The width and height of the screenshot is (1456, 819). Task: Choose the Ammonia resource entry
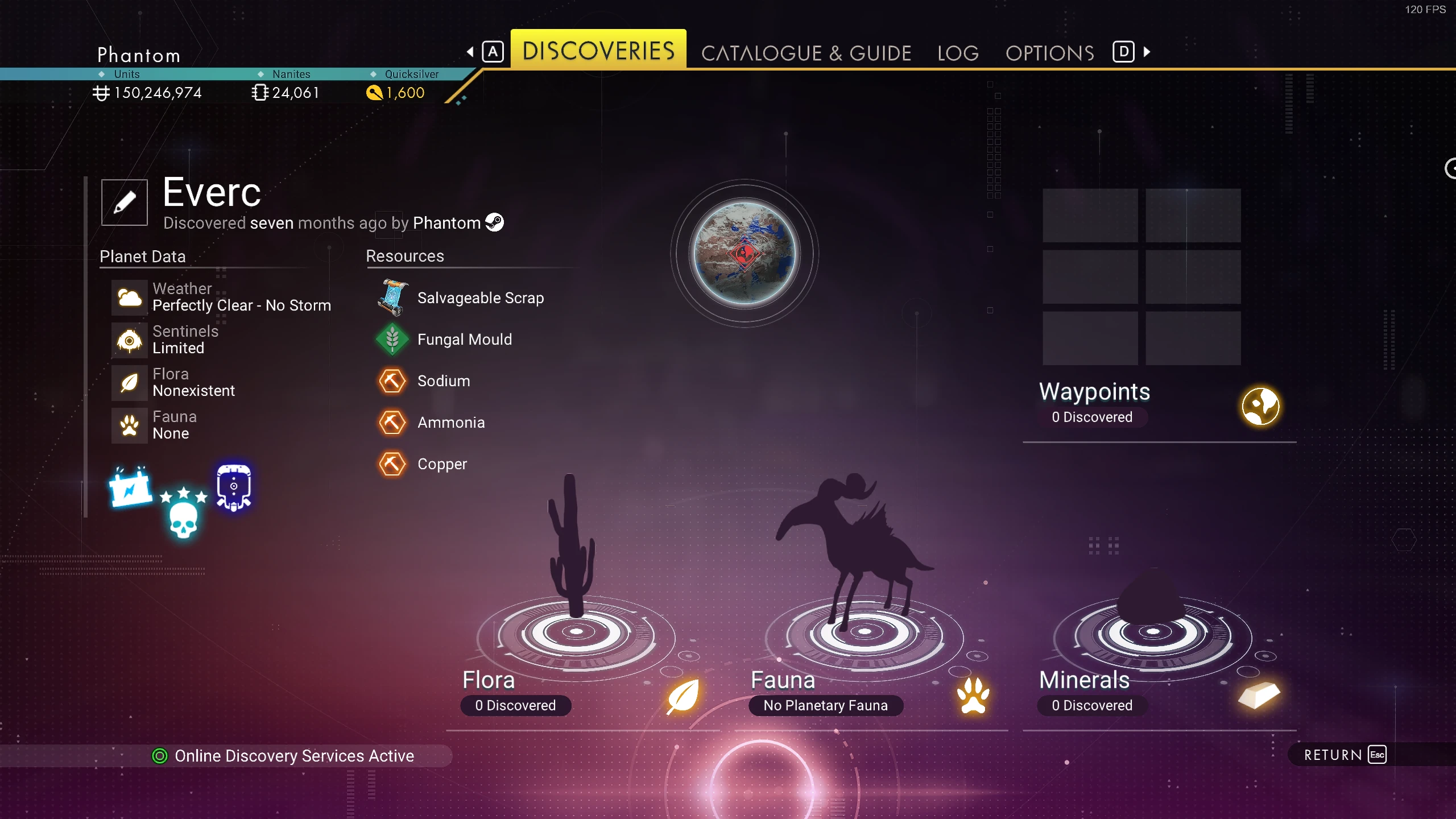[451, 423]
